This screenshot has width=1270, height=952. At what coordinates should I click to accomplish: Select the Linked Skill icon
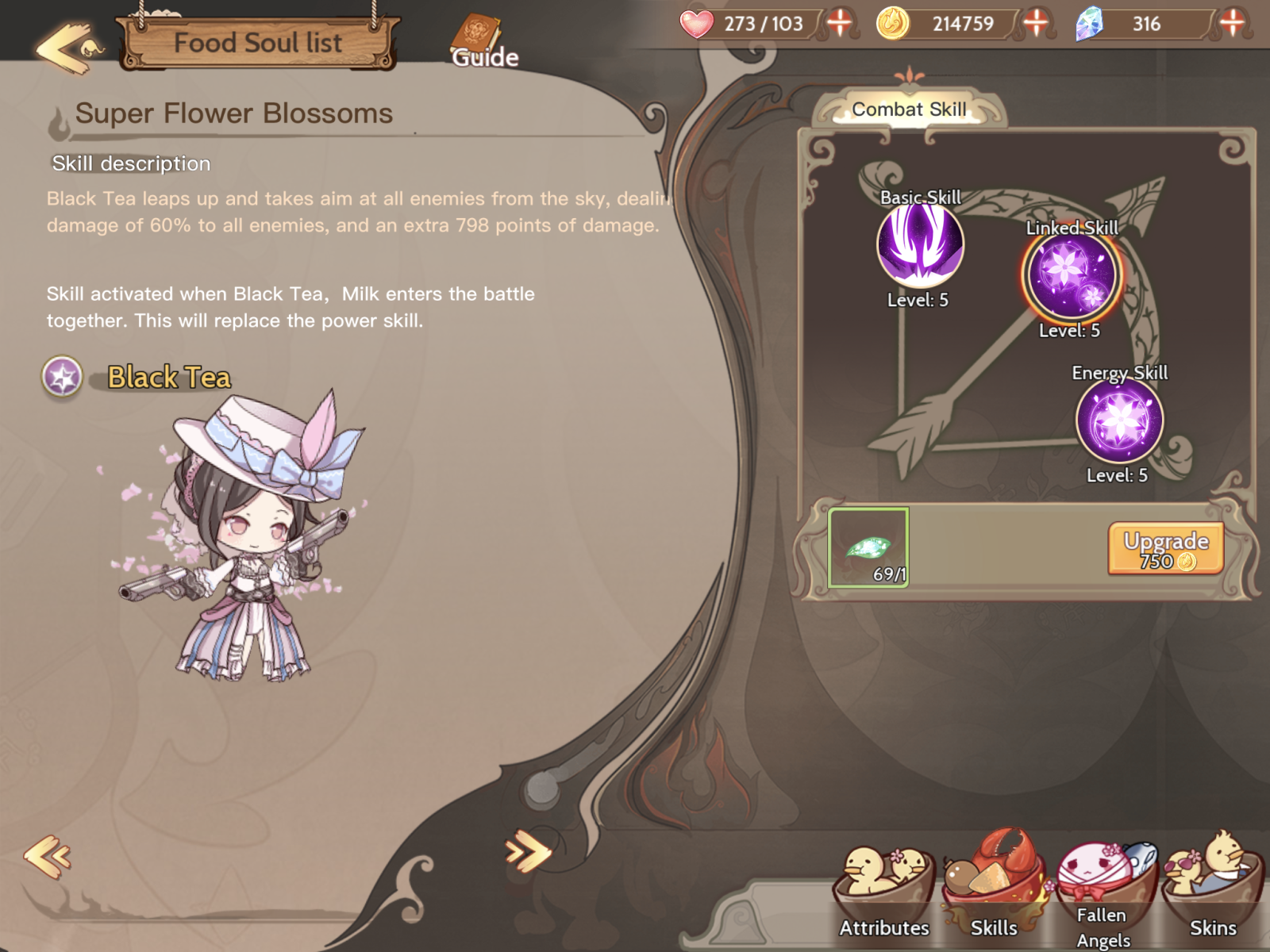click(x=1071, y=275)
